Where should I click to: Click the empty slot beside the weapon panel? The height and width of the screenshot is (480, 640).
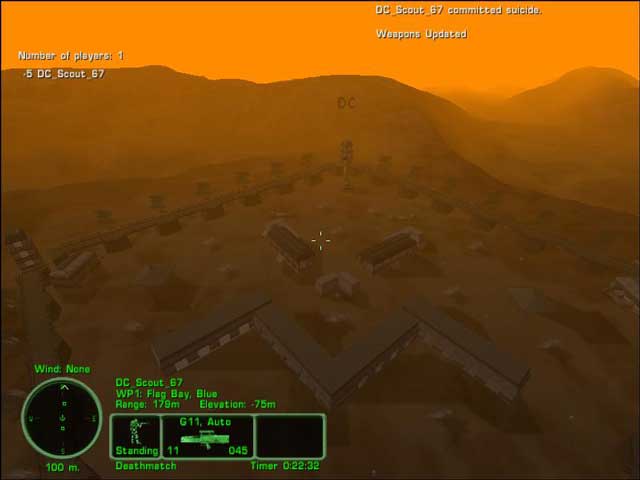point(289,437)
